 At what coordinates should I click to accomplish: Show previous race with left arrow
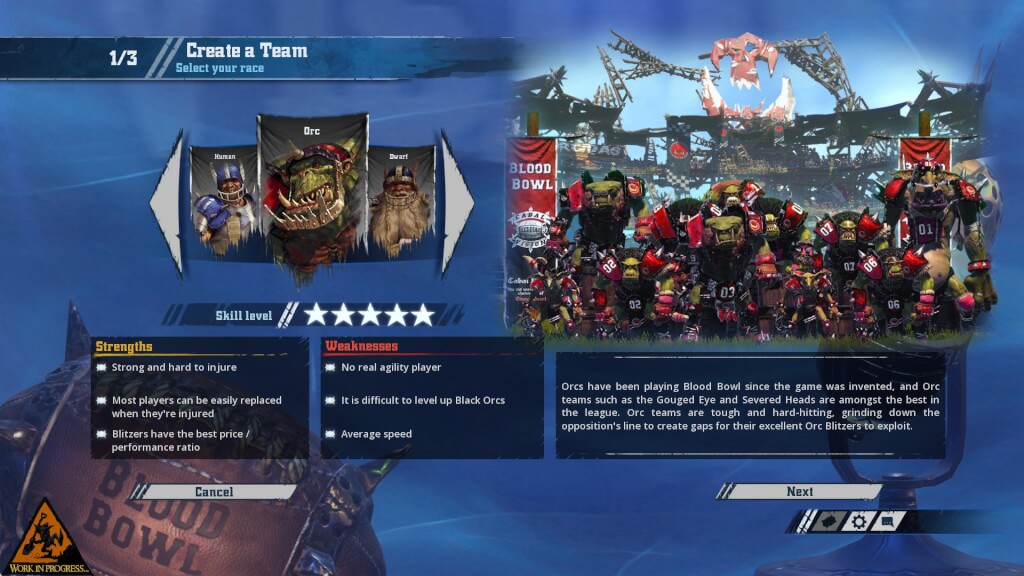(168, 203)
